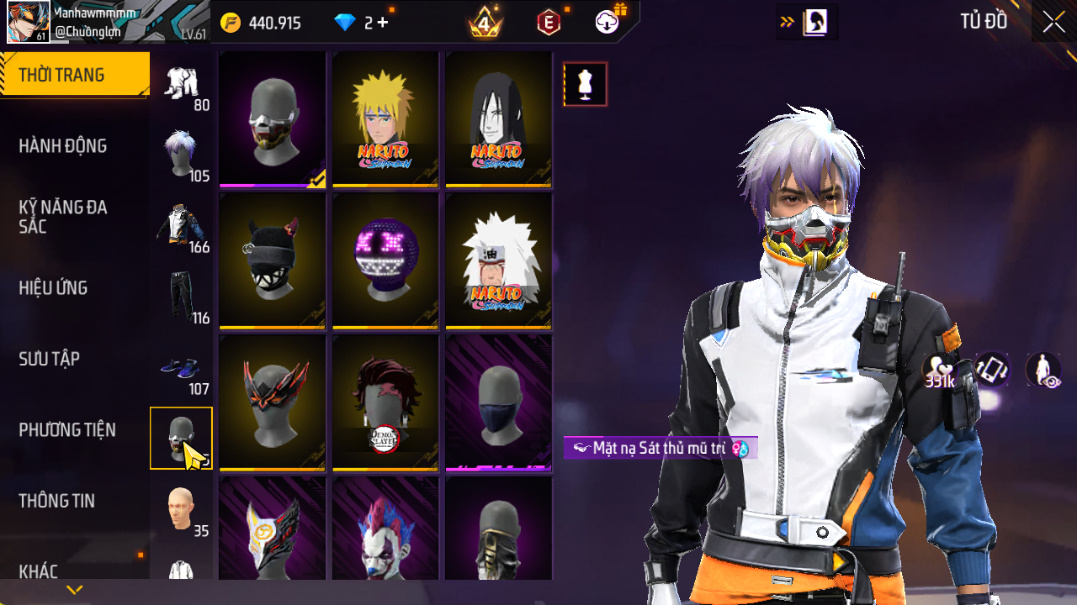Pick the purple LED face helmet
The height and width of the screenshot is (605, 1077).
[385, 260]
